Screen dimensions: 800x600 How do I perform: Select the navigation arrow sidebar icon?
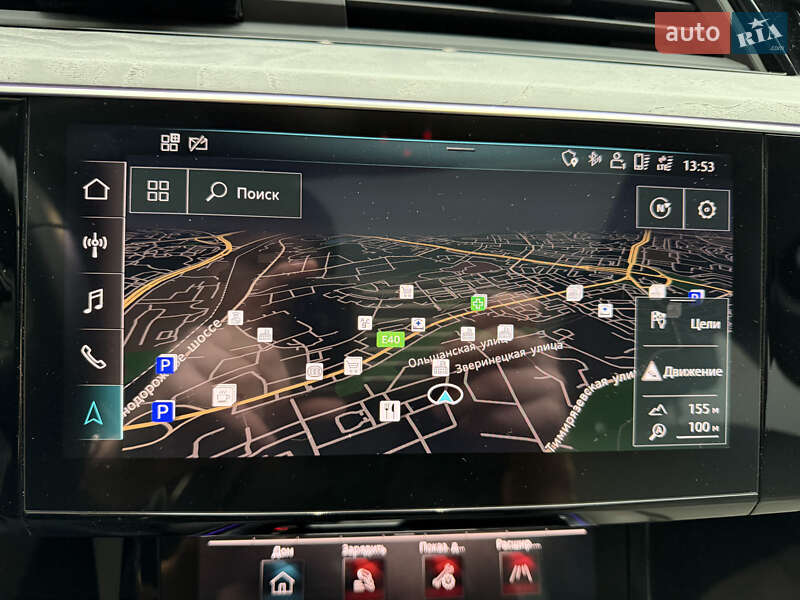pos(94,412)
